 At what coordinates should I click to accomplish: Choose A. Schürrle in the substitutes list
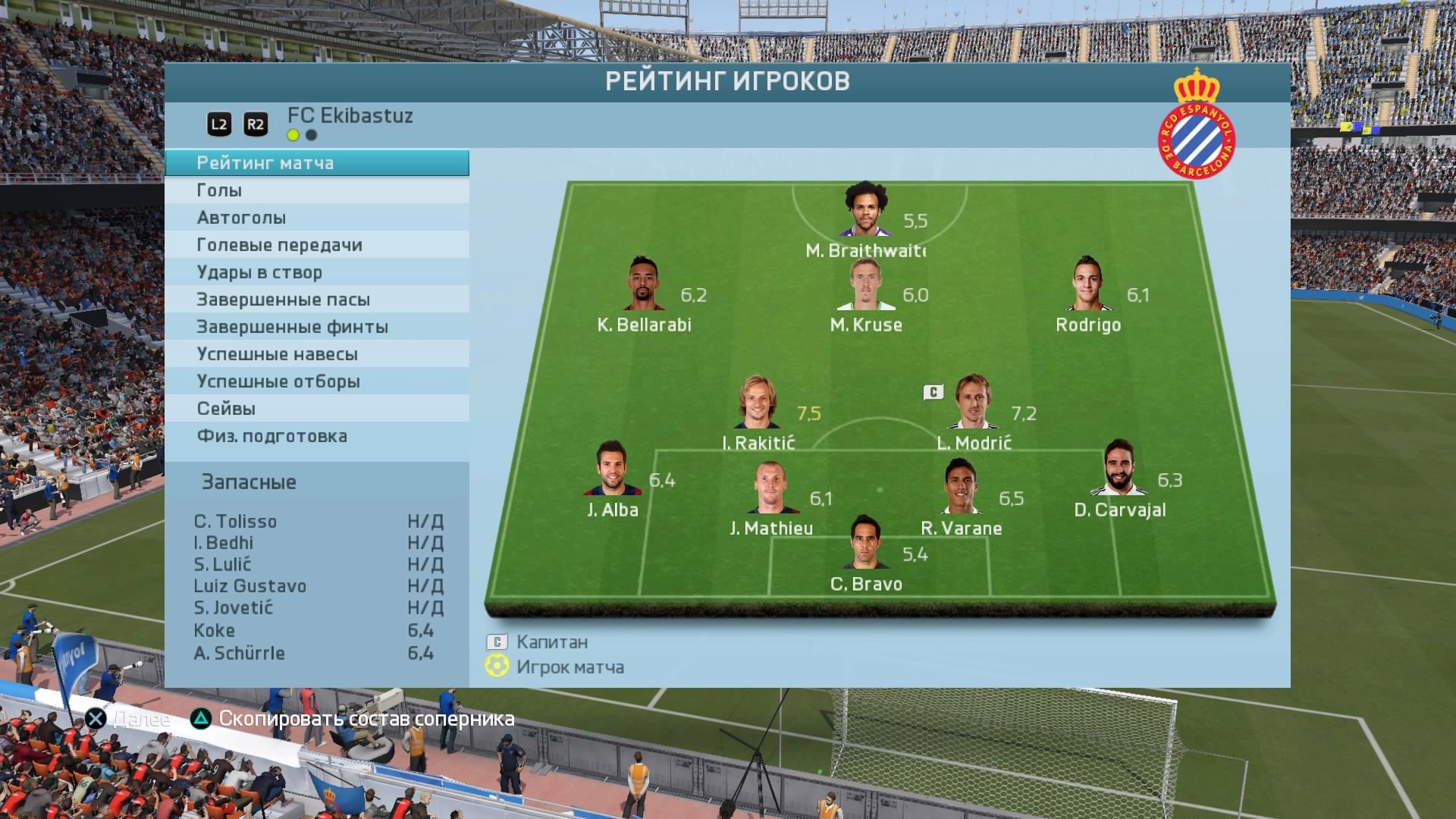[240, 654]
